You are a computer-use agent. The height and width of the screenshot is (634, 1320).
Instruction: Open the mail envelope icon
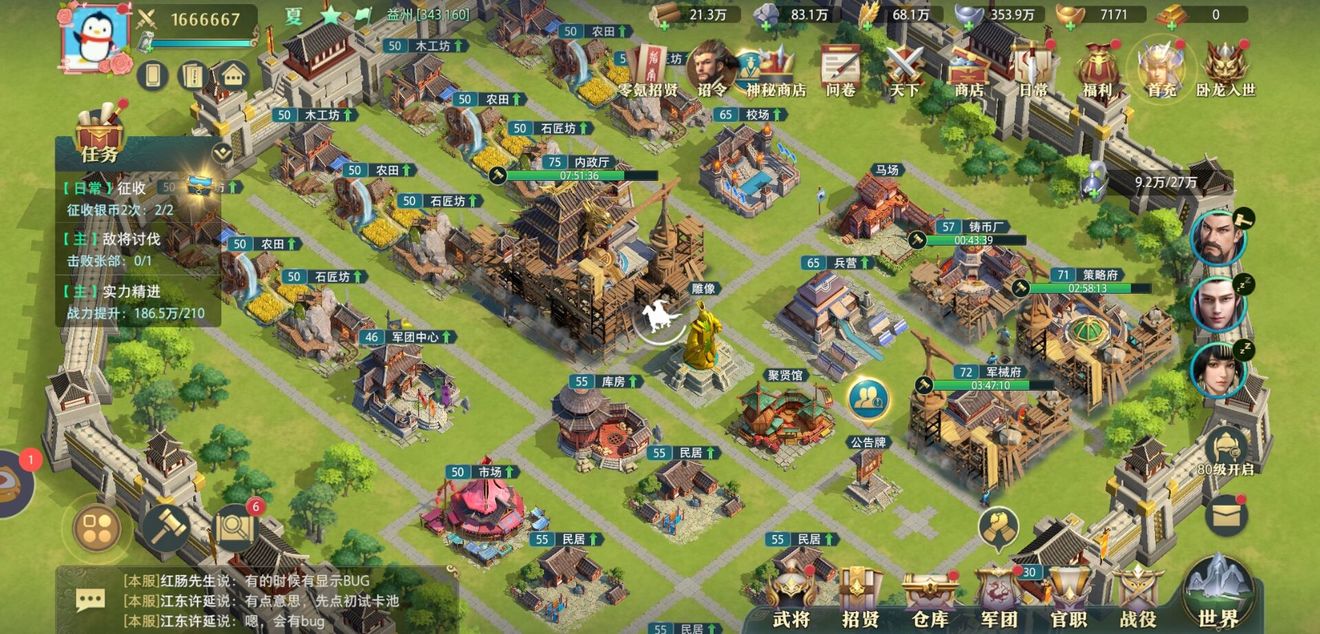1225,515
